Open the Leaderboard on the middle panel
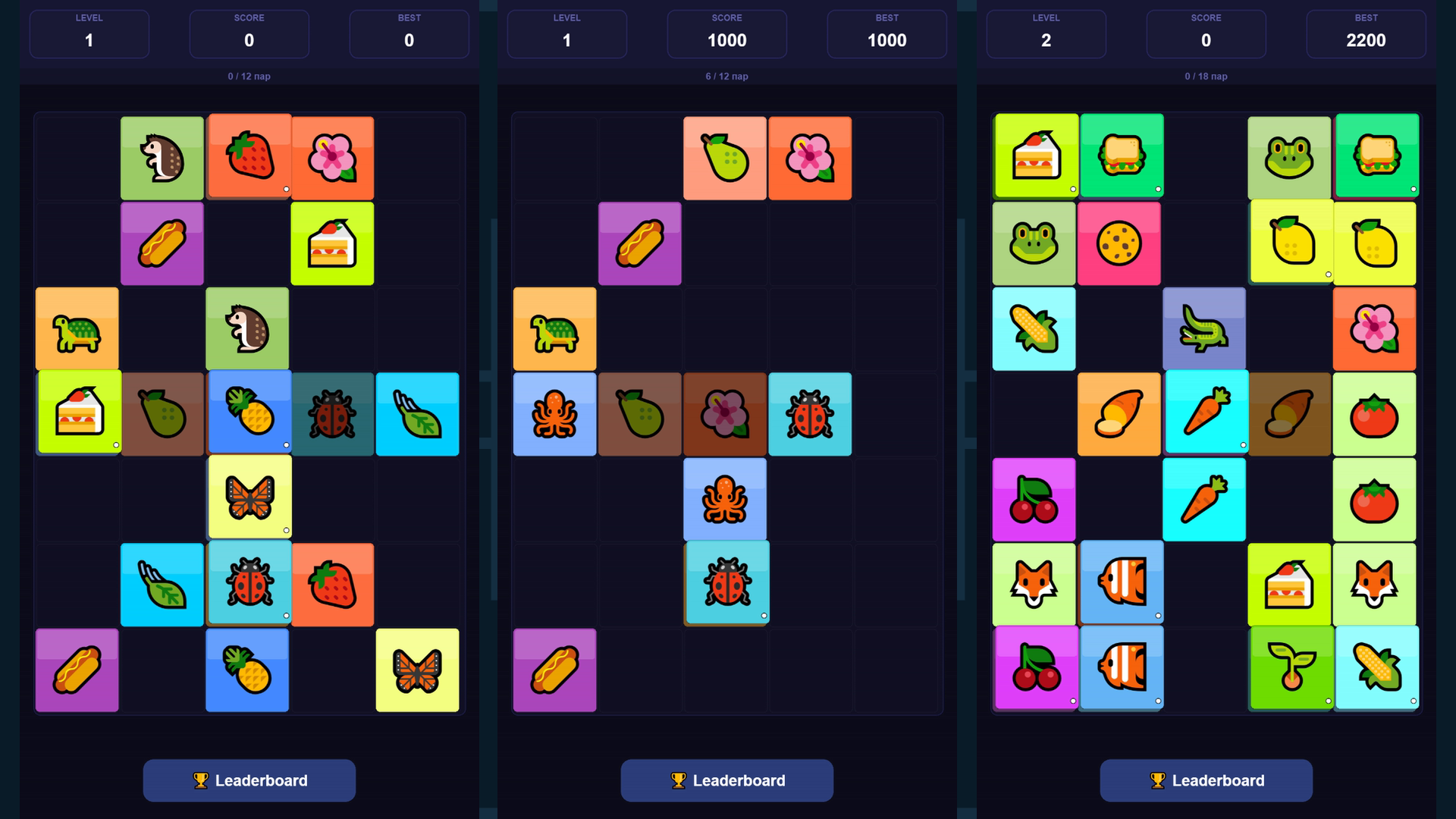This screenshot has width=1456, height=819. tap(726, 780)
